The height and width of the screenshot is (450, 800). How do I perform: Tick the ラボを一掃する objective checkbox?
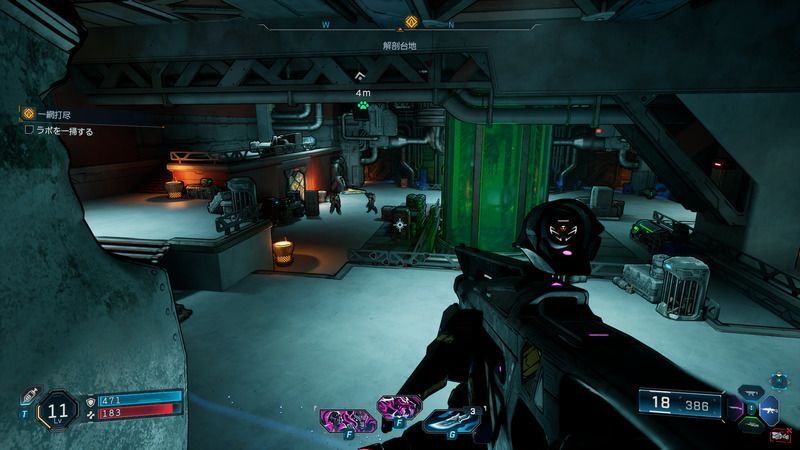coord(30,130)
